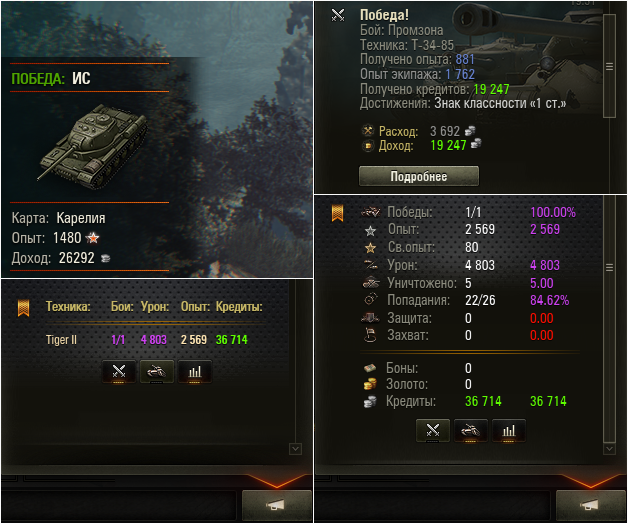
Task: Select bar chart tab below Кредиты stats
Action: tap(508, 431)
